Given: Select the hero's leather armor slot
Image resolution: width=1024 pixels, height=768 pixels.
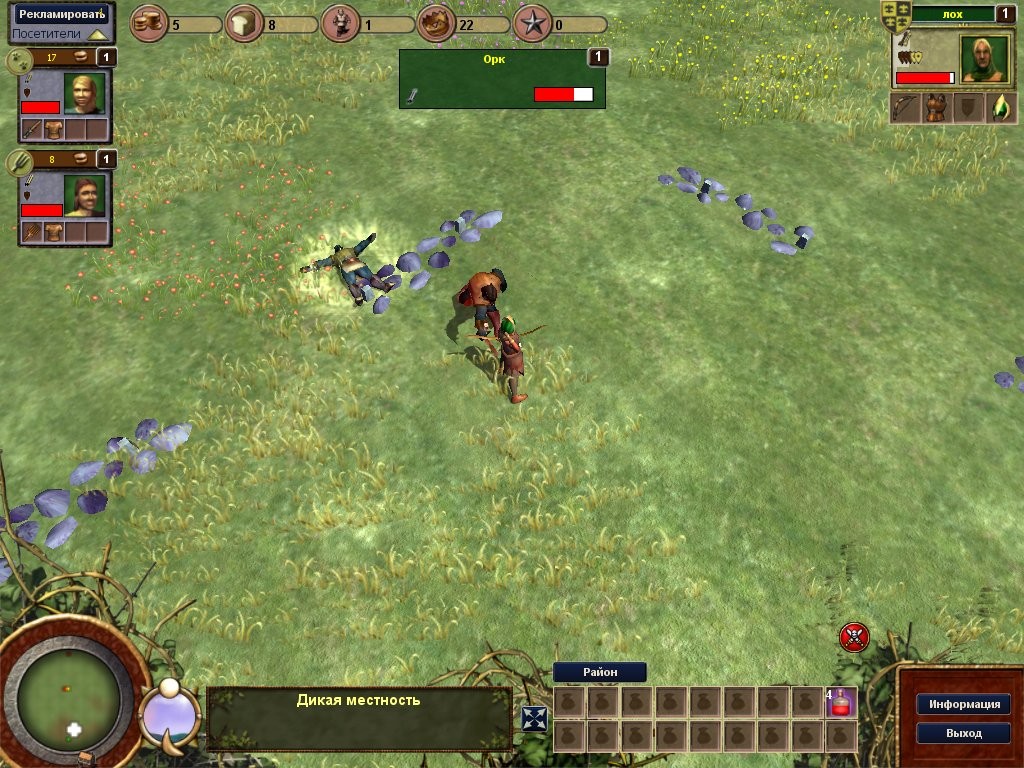Looking at the screenshot, I should 936,108.
